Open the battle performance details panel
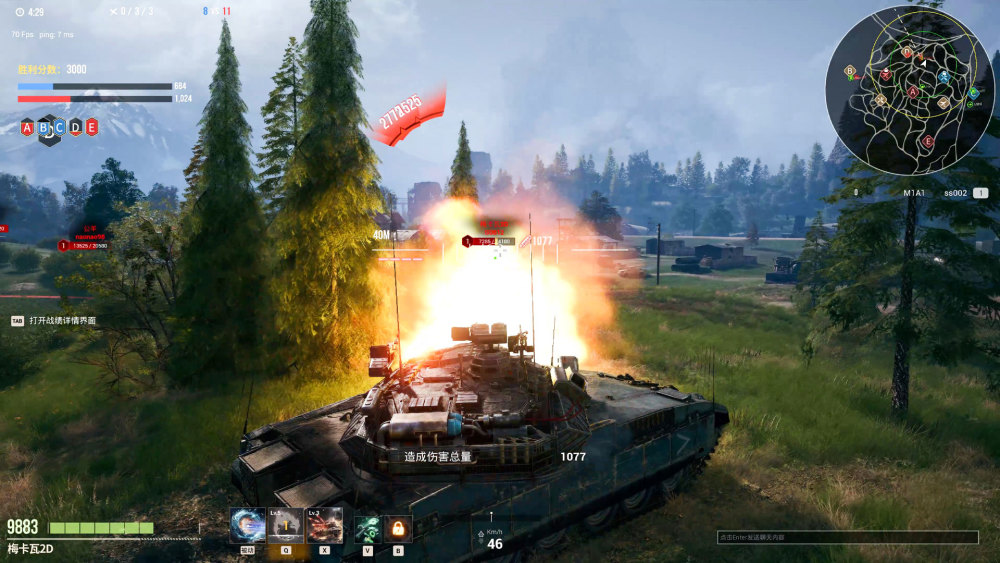The height and width of the screenshot is (563, 1000). point(62,321)
